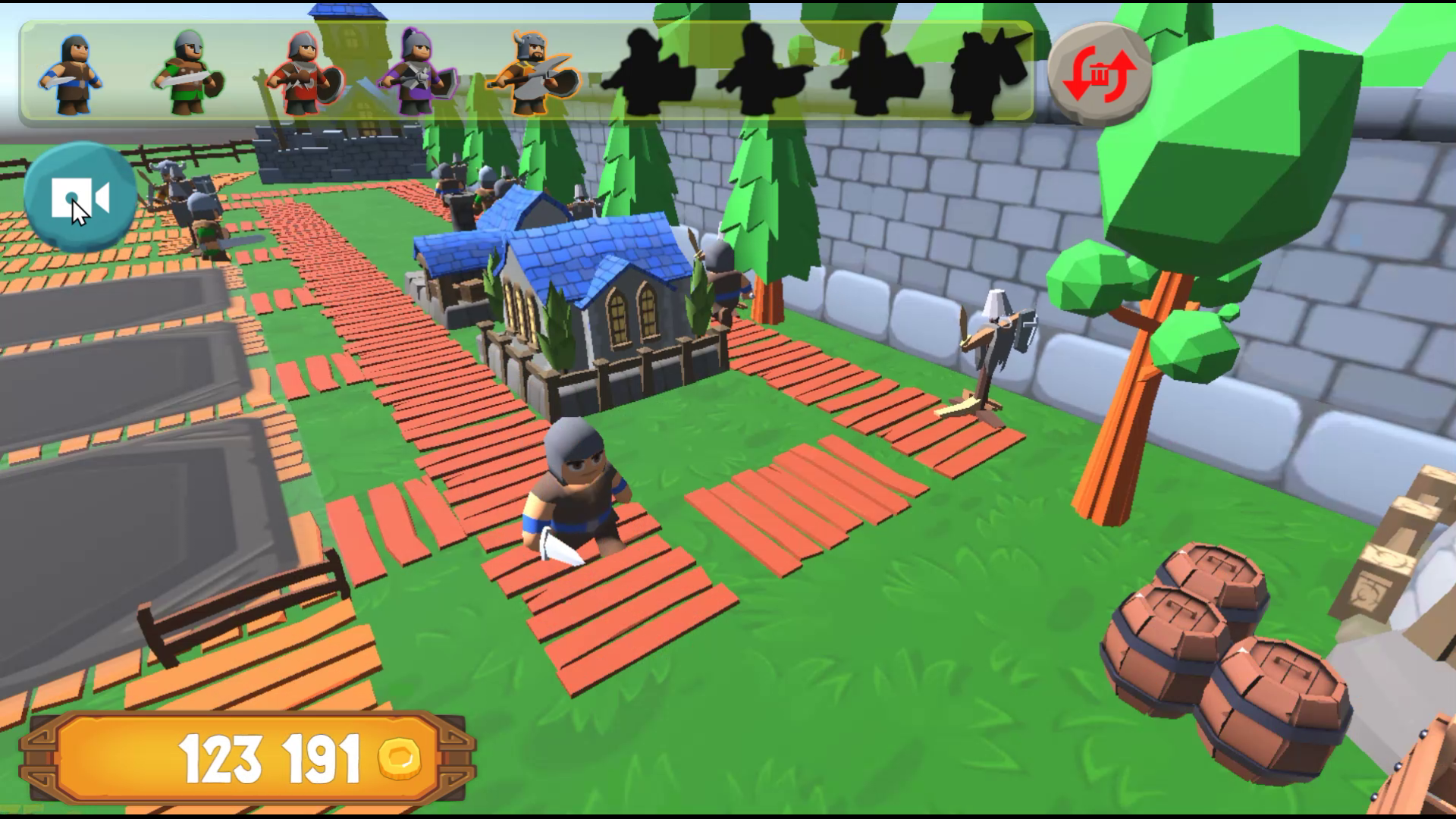1456x819 pixels.
Task: Open the sell and reset units button
Action: 1098,74
